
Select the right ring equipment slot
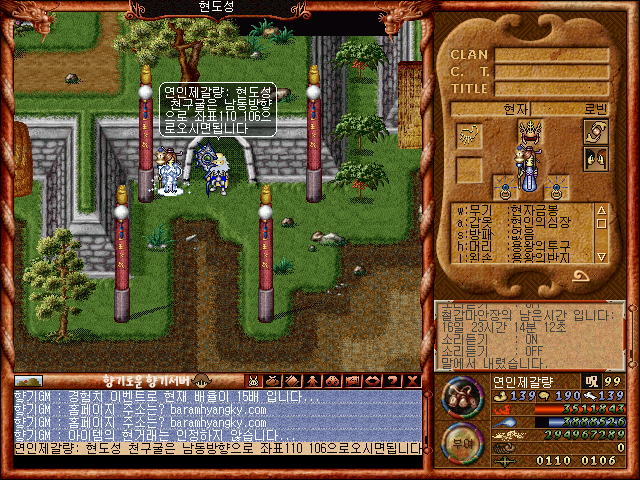pyautogui.click(x=555, y=189)
